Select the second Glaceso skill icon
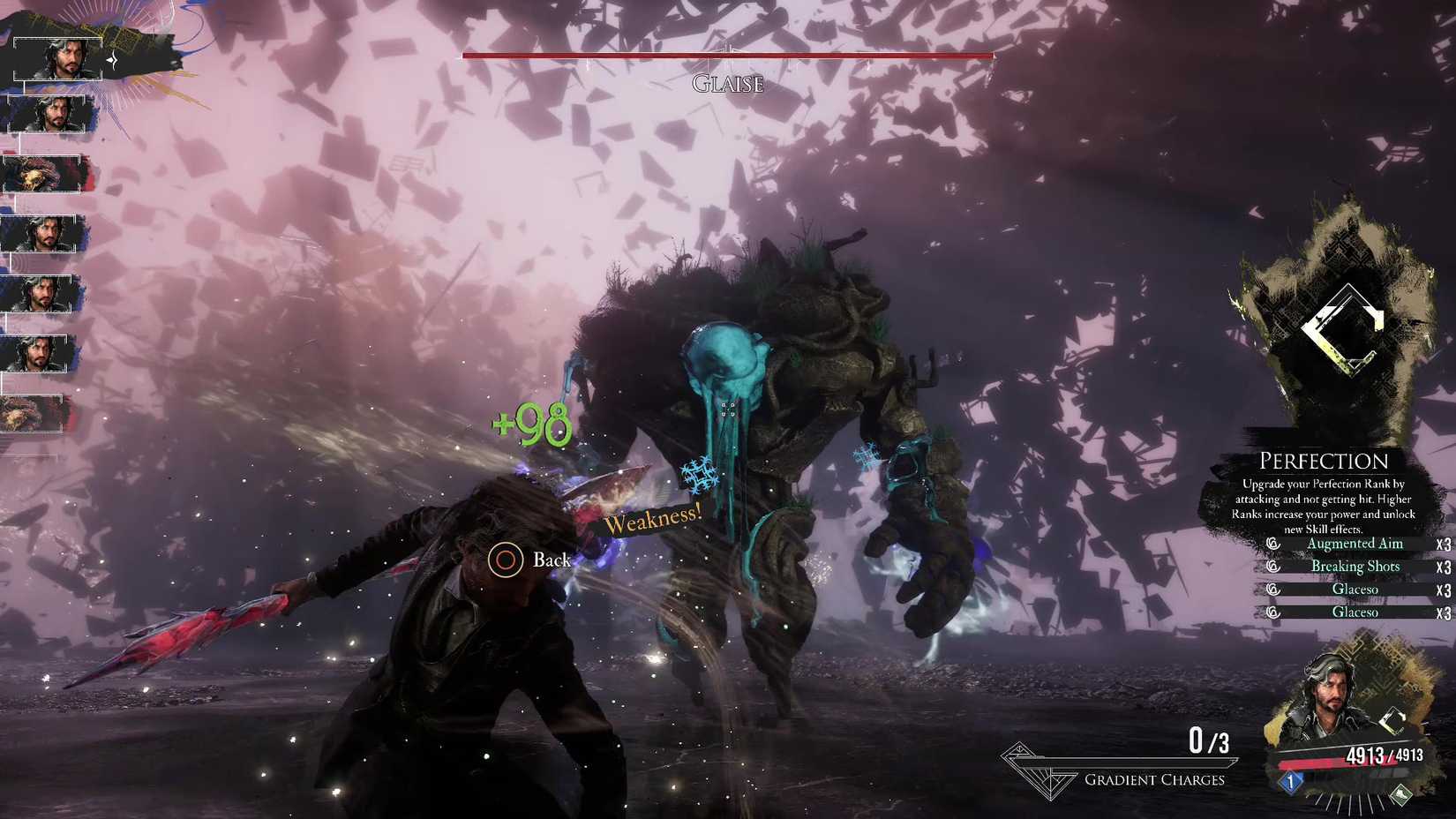Viewport: 1456px width, 819px height. pos(1273,612)
